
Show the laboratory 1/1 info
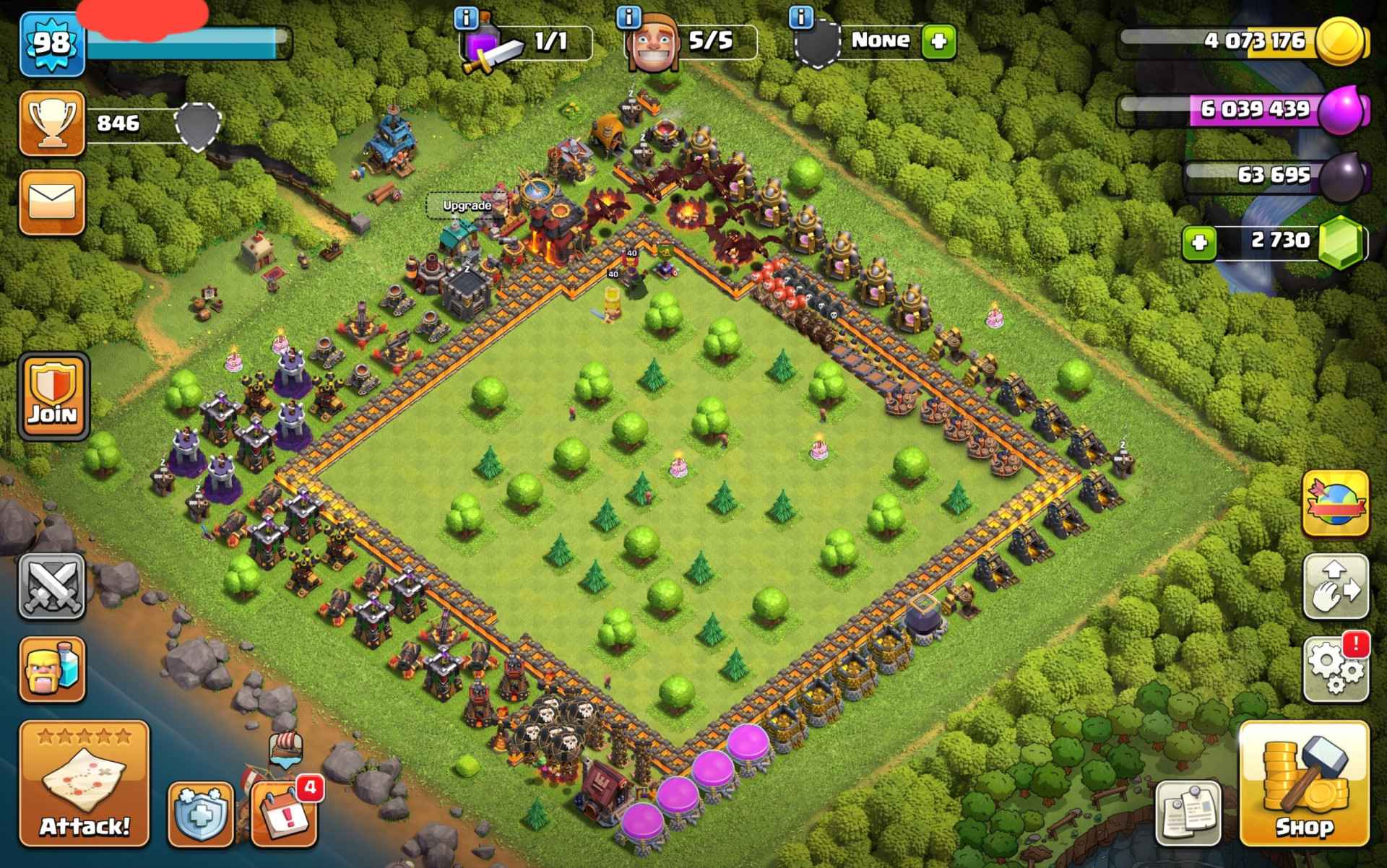pyautogui.click(x=467, y=16)
